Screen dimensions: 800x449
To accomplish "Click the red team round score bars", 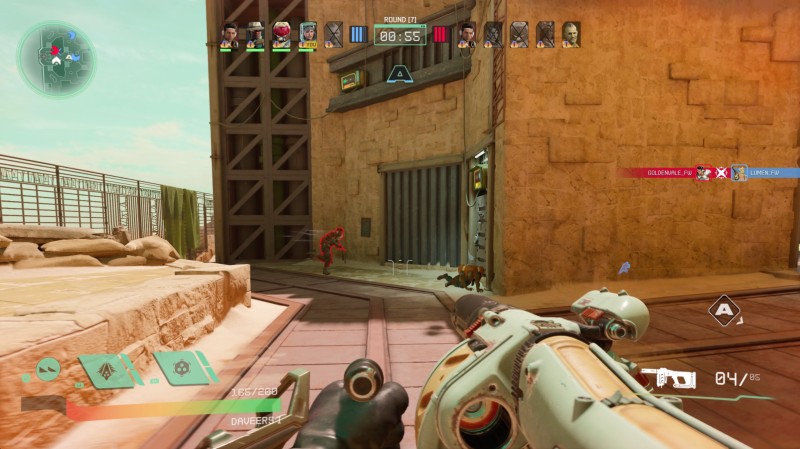I will (x=441, y=35).
